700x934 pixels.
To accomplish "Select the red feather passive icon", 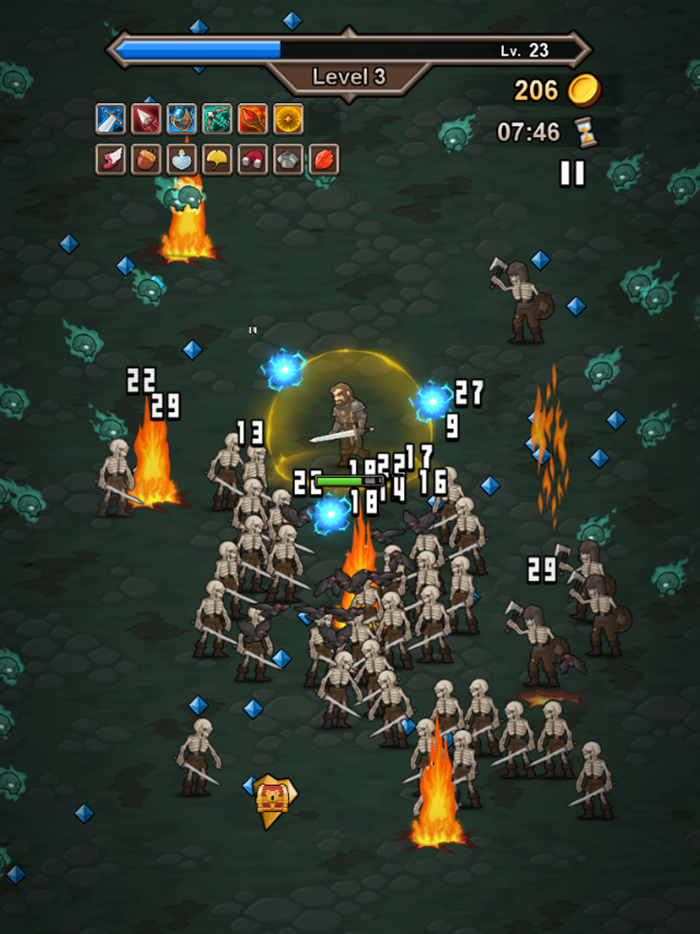I will click(324, 159).
